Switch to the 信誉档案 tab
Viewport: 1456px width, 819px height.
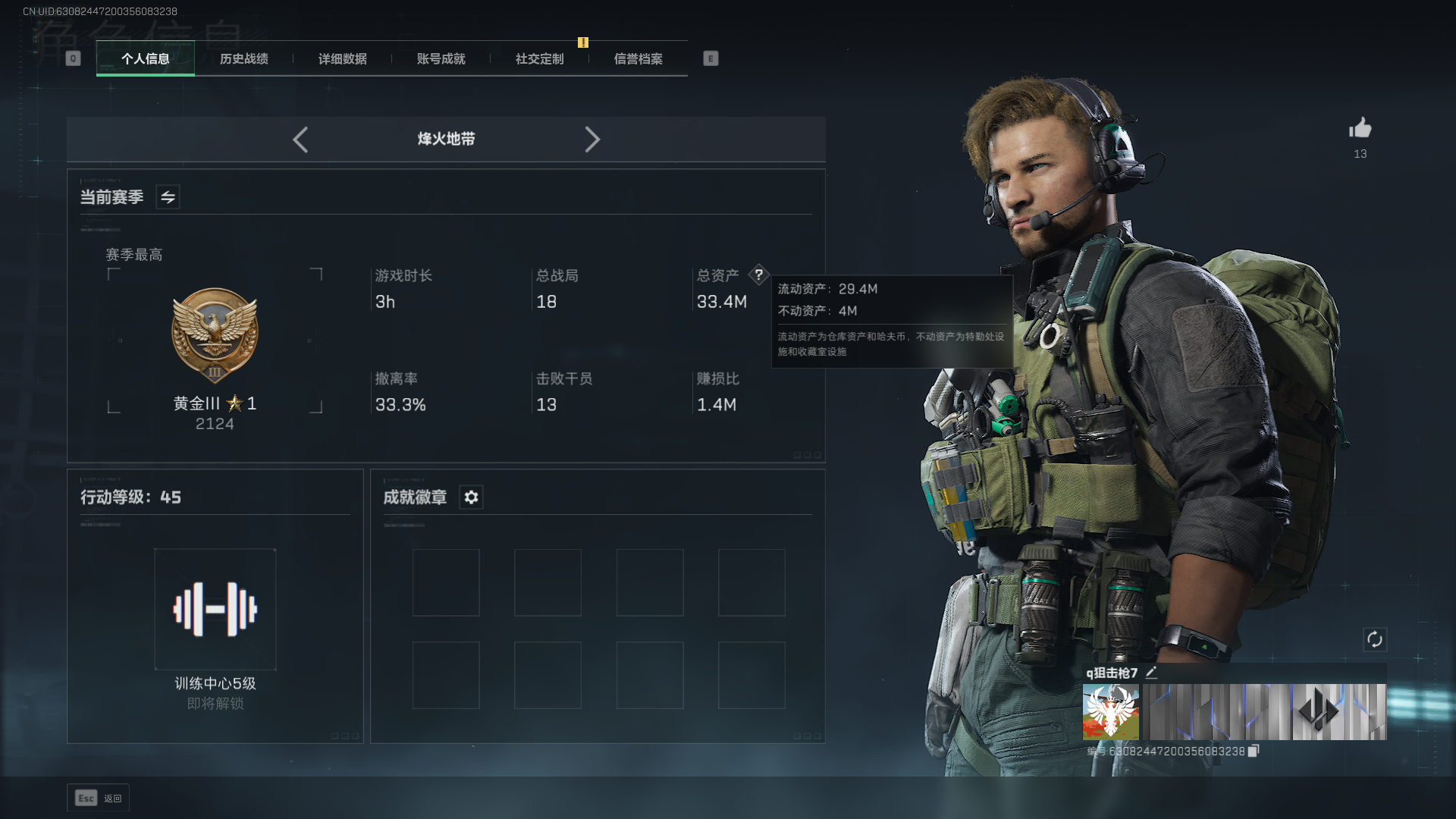pos(639,59)
